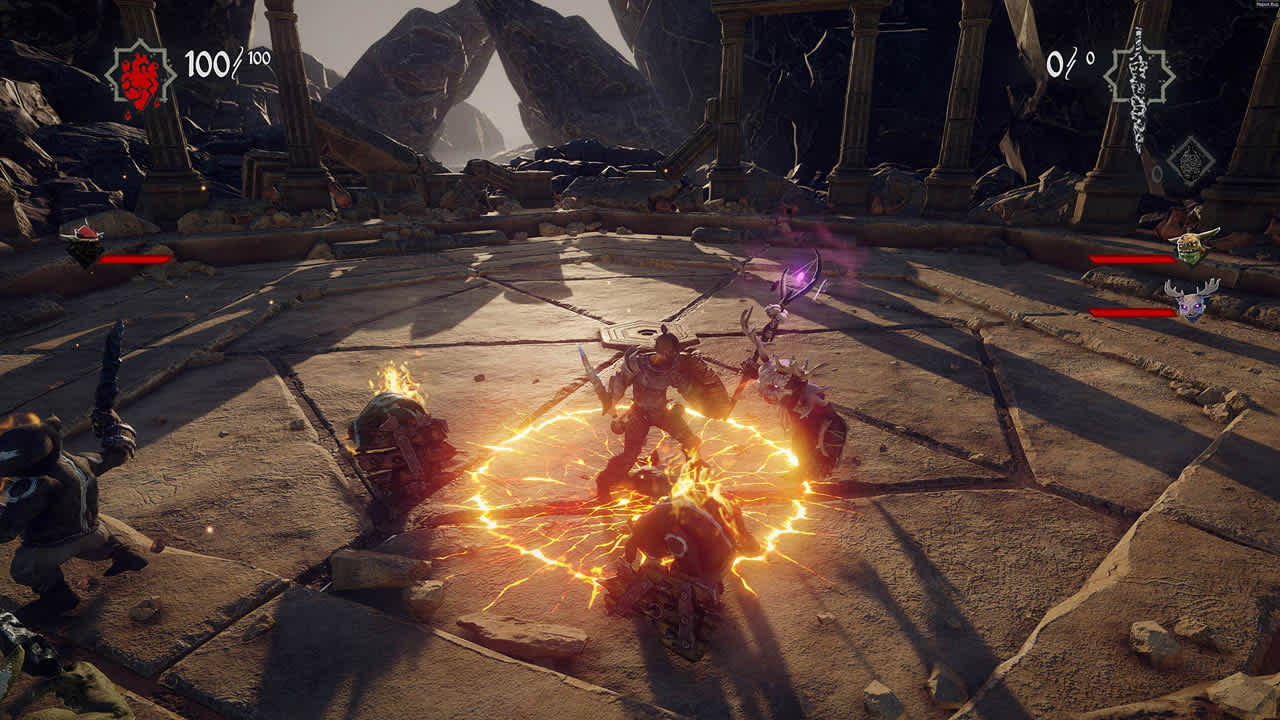1280x720 pixels.
Task: Select the goblin enemy portrait on the right
Action: [1189, 250]
